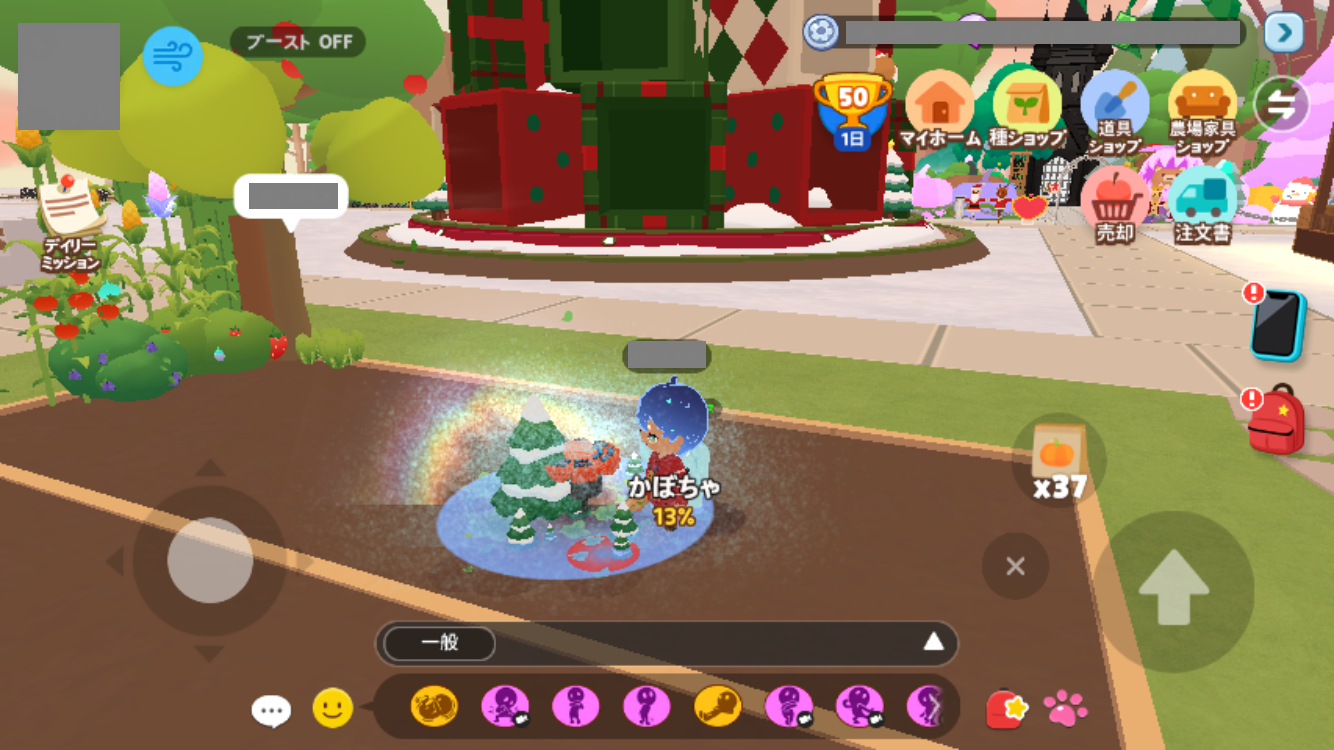Expand the top-right arrow button
Screen dimensions: 1334x750
coord(1283,33)
